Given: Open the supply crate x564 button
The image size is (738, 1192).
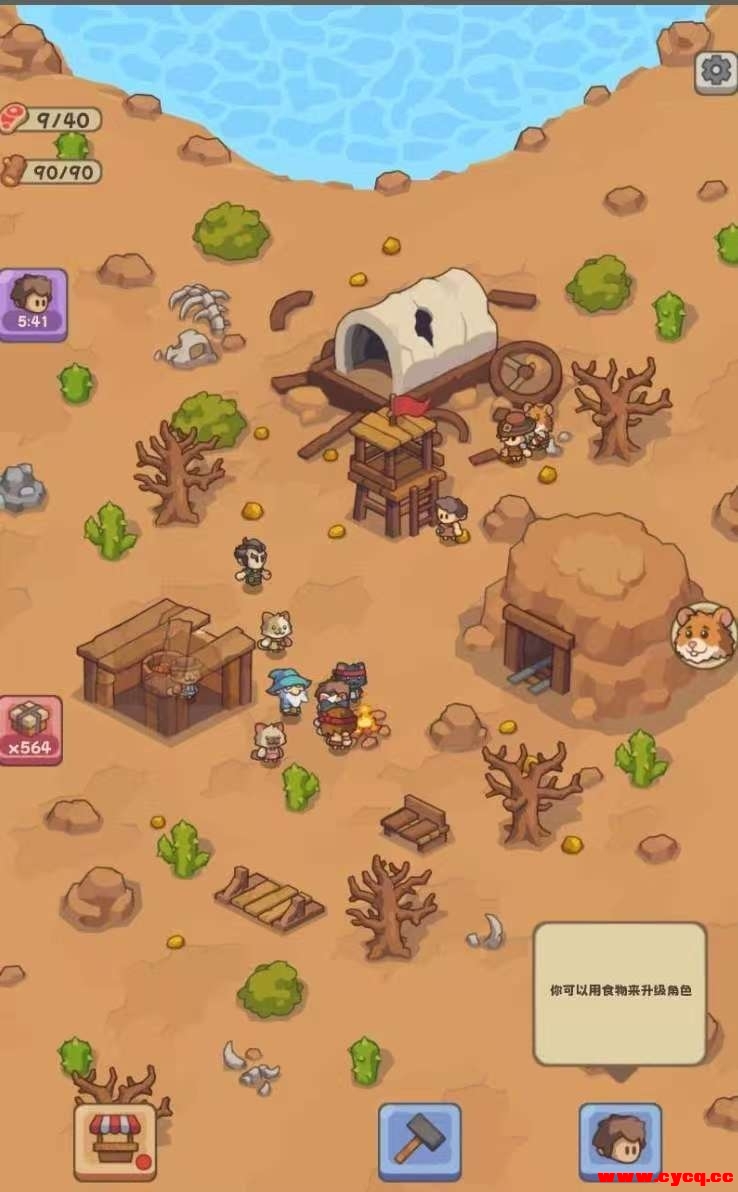Looking at the screenshot, I should click(x=31, y=730).
